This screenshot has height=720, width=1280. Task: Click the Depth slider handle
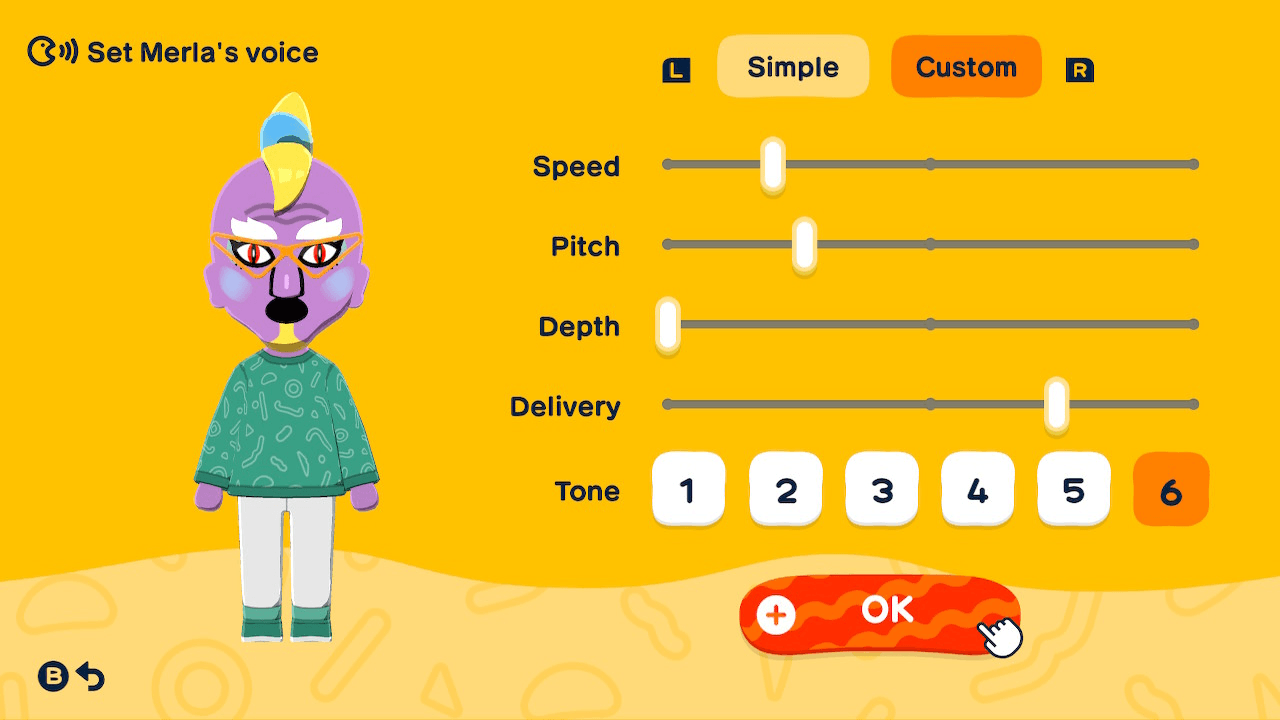pos(668,324)
